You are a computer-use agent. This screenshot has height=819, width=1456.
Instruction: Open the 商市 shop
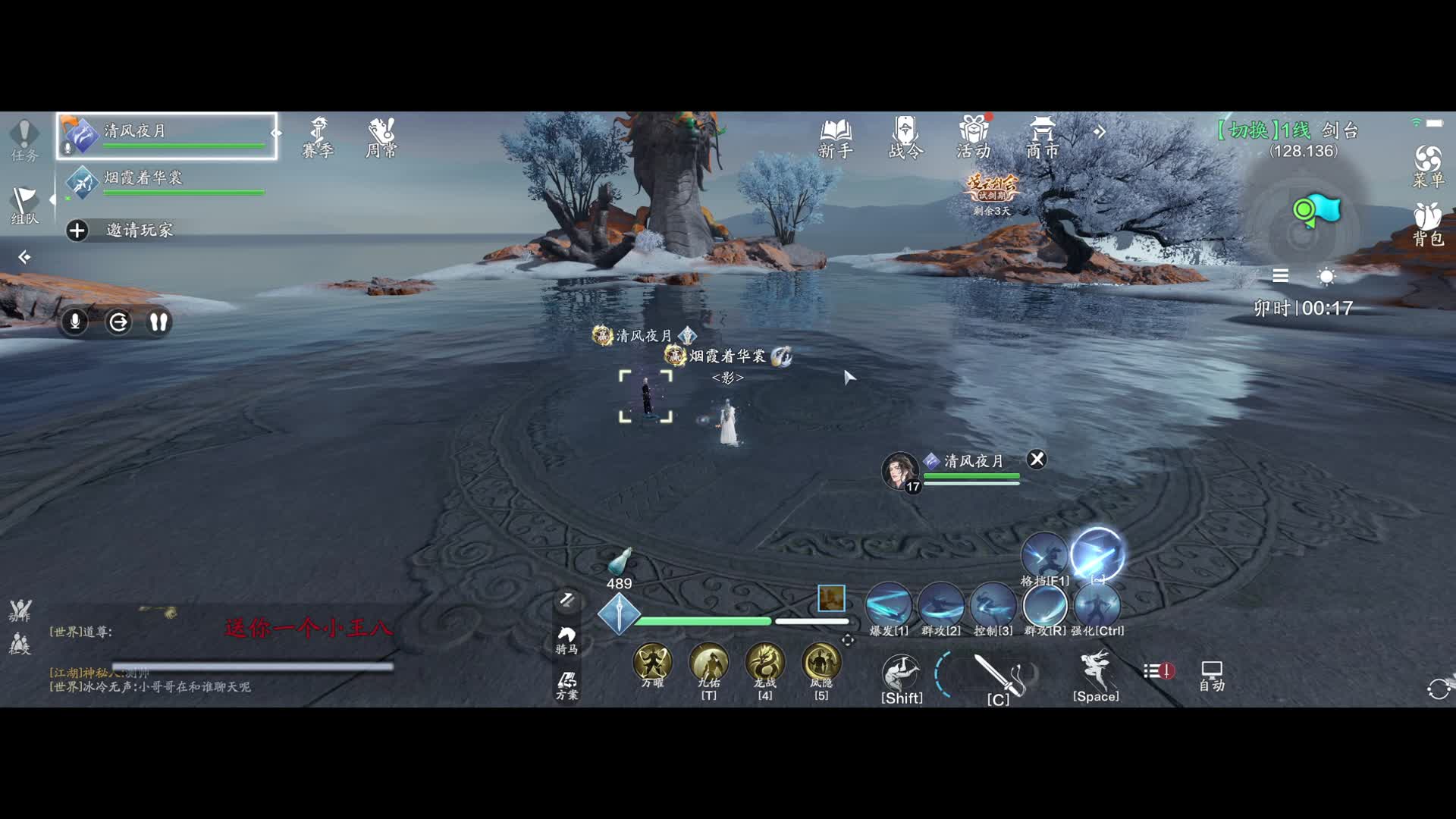pos(1042,138)
